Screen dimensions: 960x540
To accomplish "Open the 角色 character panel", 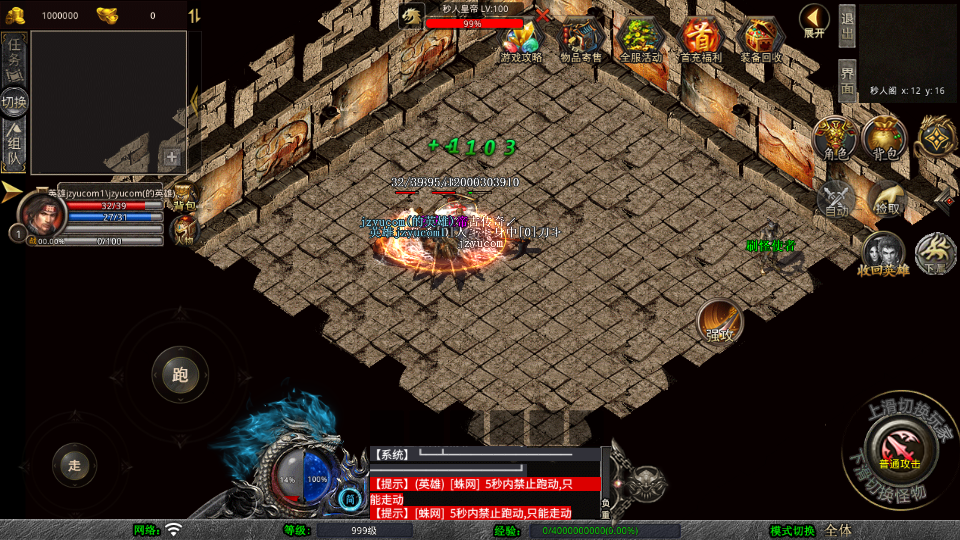I will (x=835, y=138).
